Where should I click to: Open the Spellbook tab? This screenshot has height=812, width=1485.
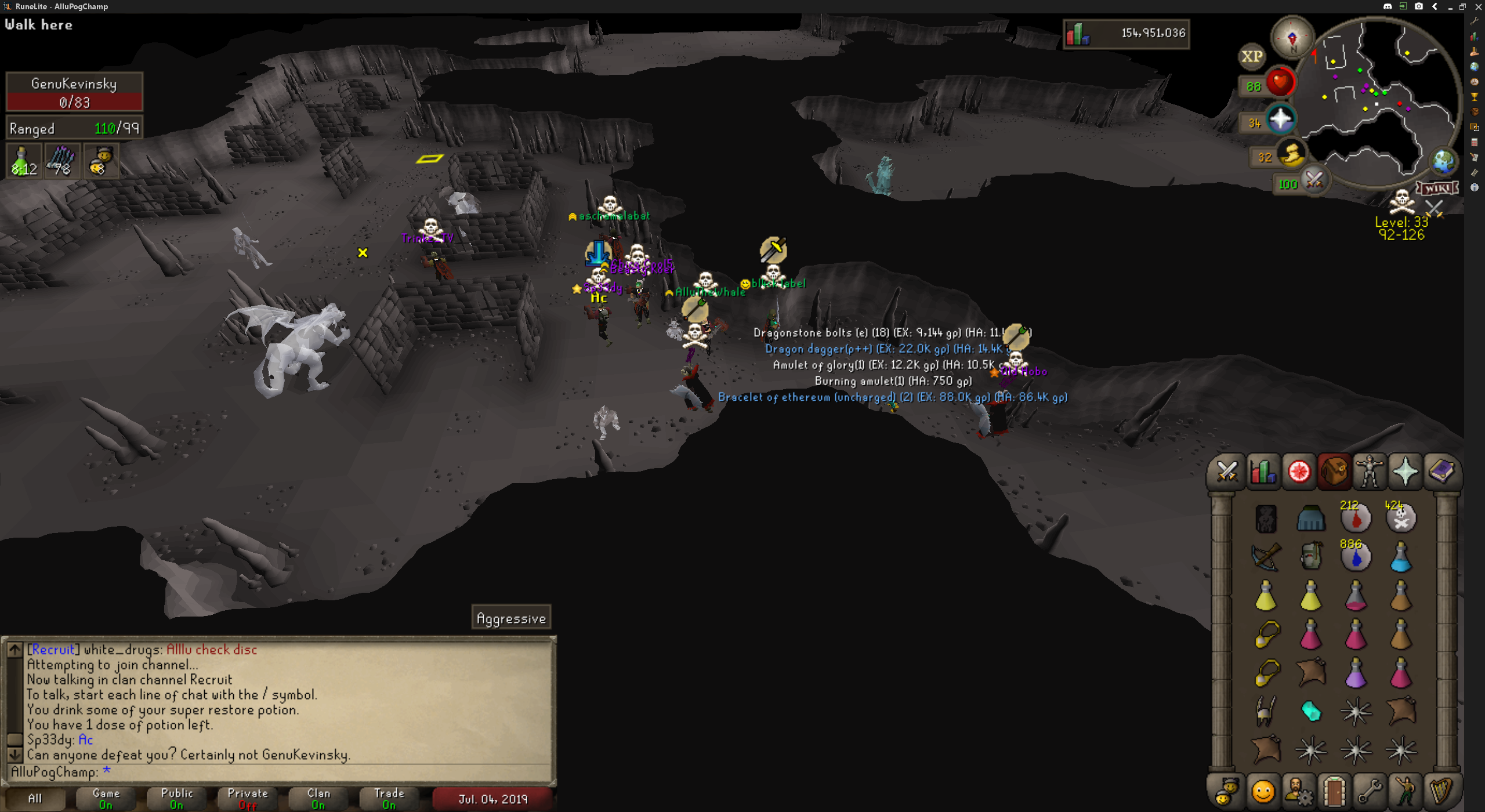coord(1441,471)
